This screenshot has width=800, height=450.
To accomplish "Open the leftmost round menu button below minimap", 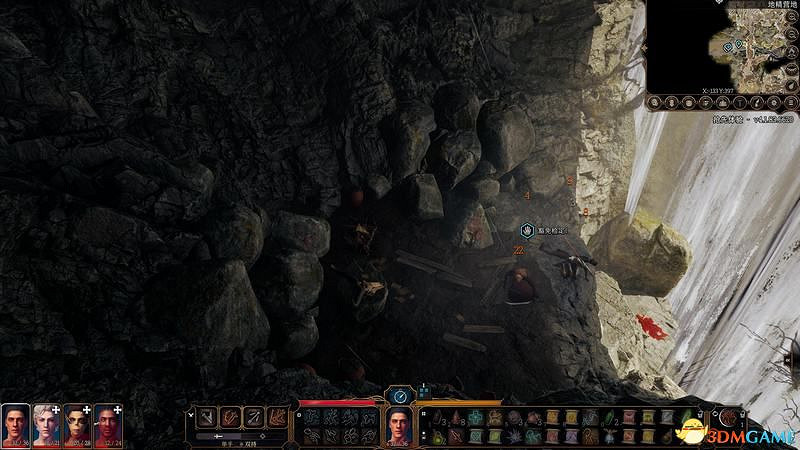I will pos(656,101).
